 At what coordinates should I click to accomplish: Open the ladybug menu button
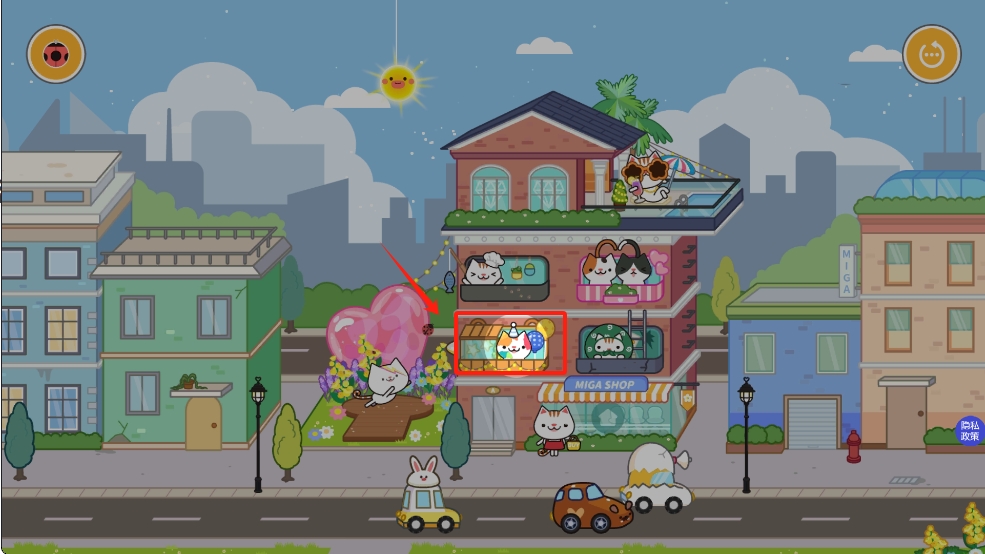coord(56,54)
